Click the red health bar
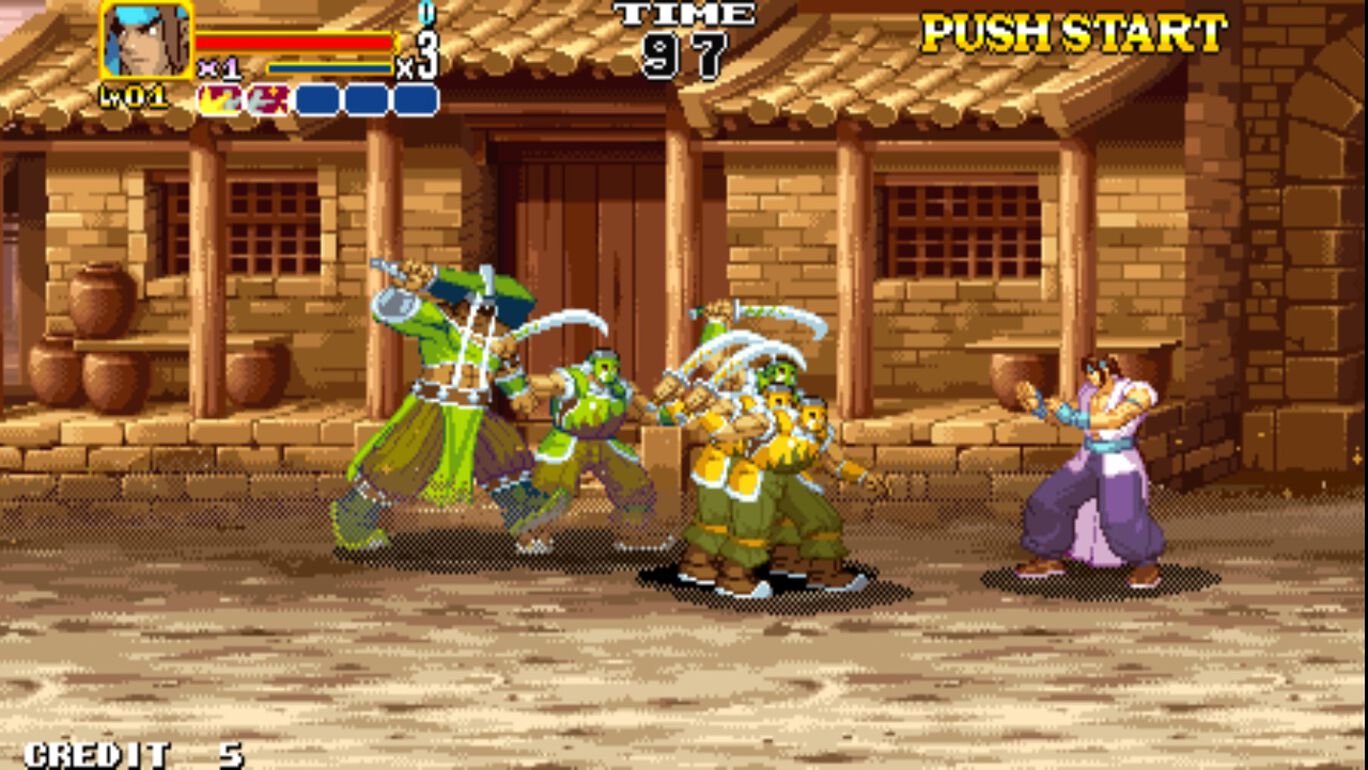The height and width of the screenshot is (770, 1368). pos(295,40)
